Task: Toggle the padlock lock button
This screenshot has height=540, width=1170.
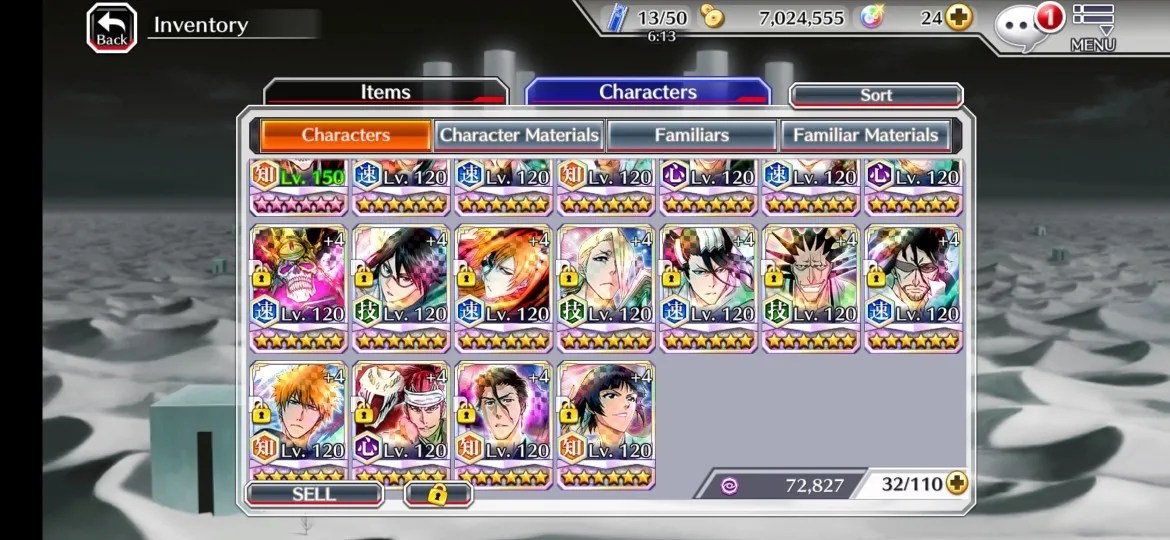Action: (437, 494)
